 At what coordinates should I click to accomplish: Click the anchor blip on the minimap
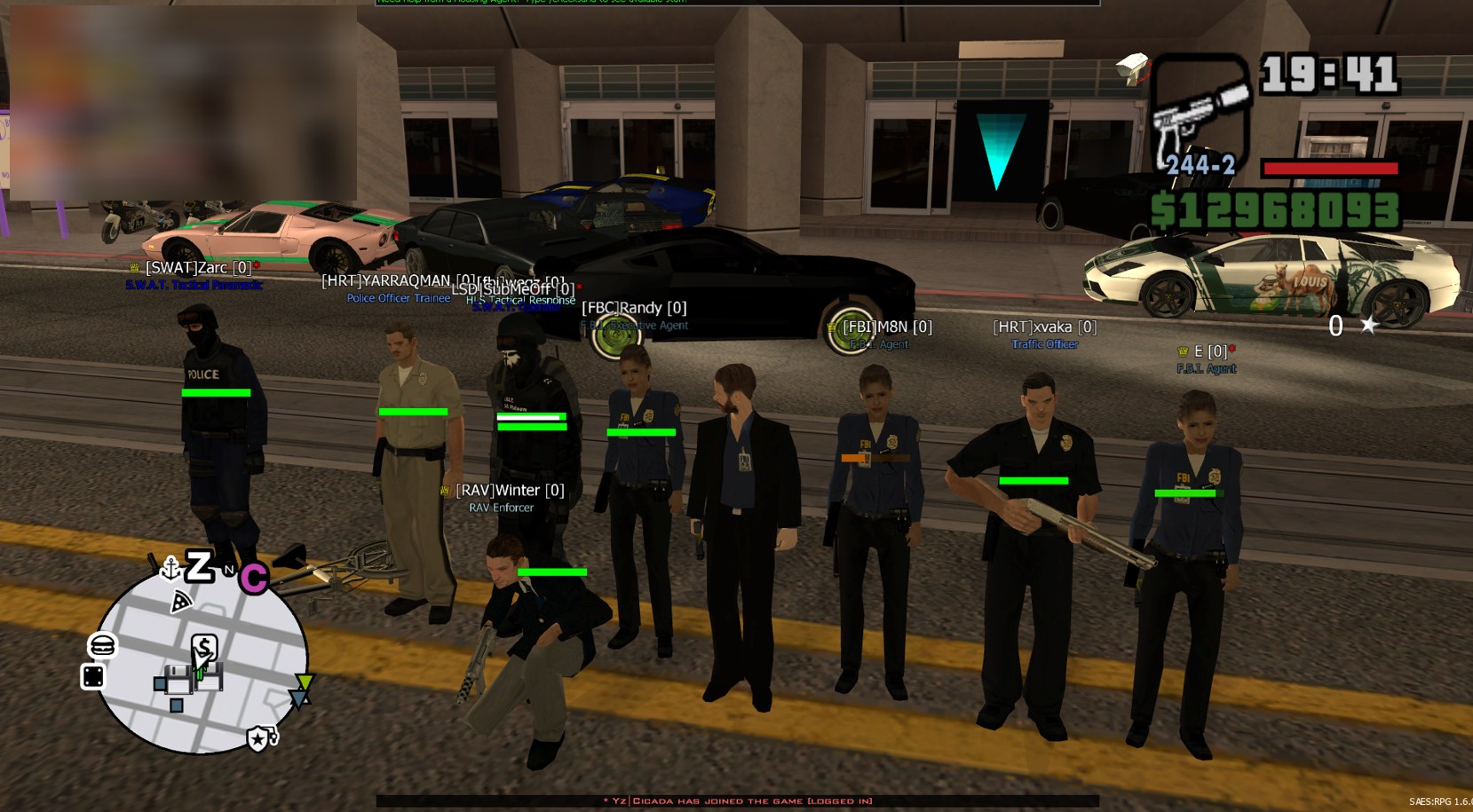(170, 568)
